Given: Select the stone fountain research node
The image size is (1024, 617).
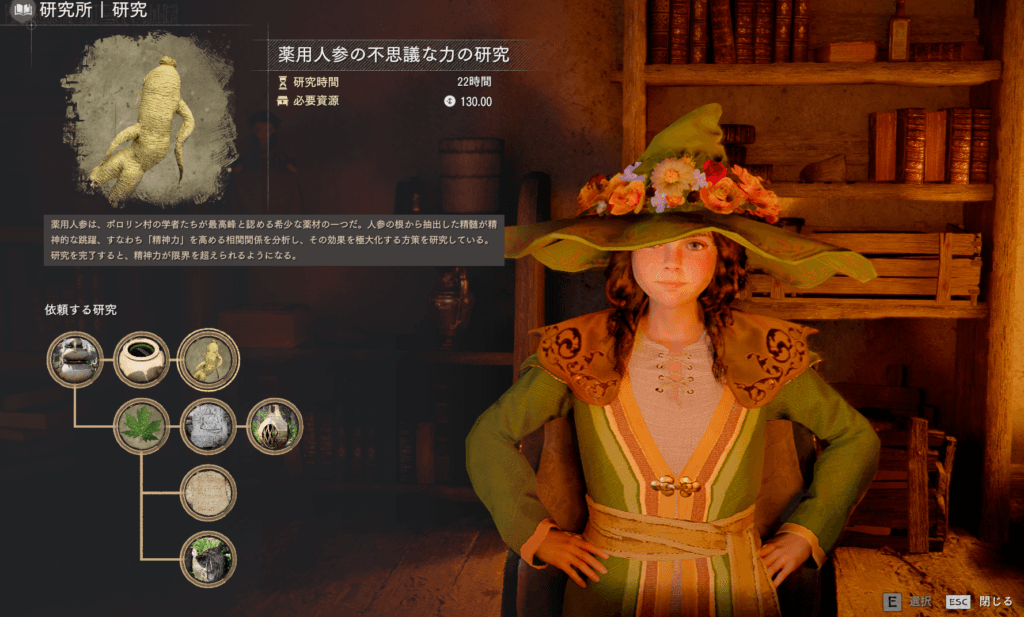Looking at the screenshot, I should coord(76,359).
